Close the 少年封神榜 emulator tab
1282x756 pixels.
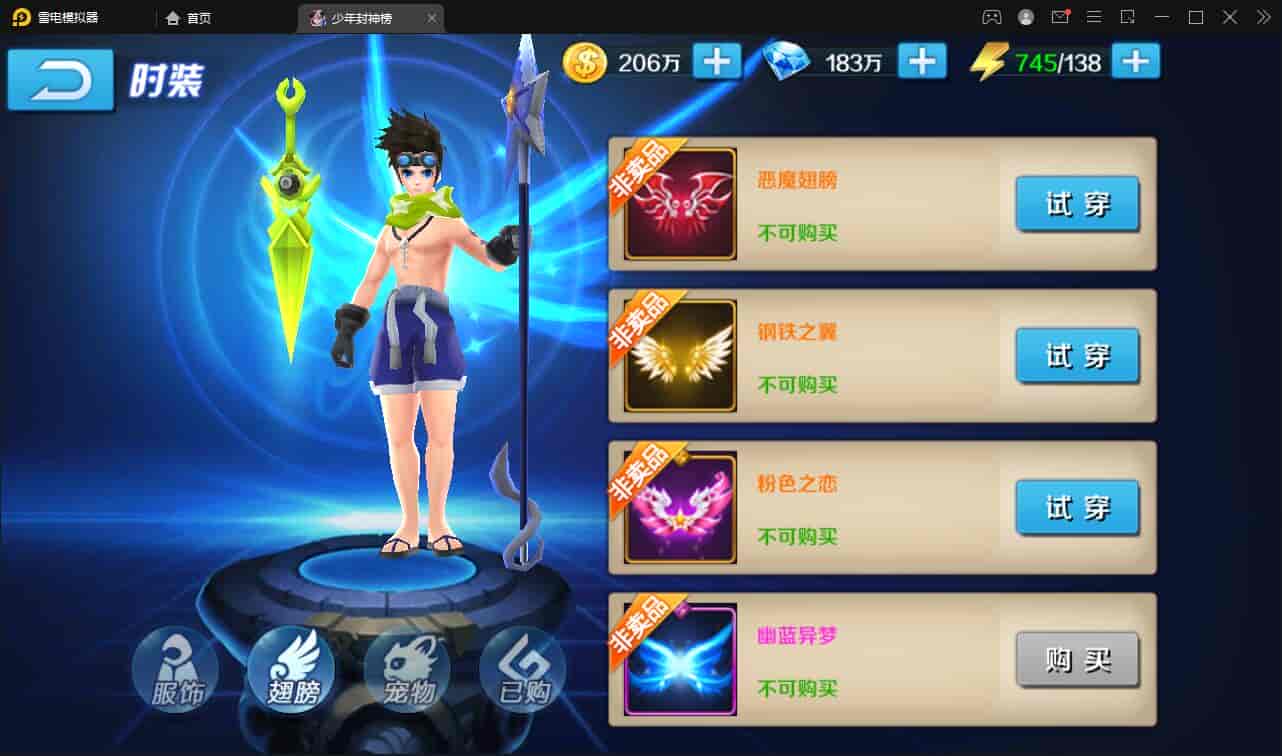[431, 18]
